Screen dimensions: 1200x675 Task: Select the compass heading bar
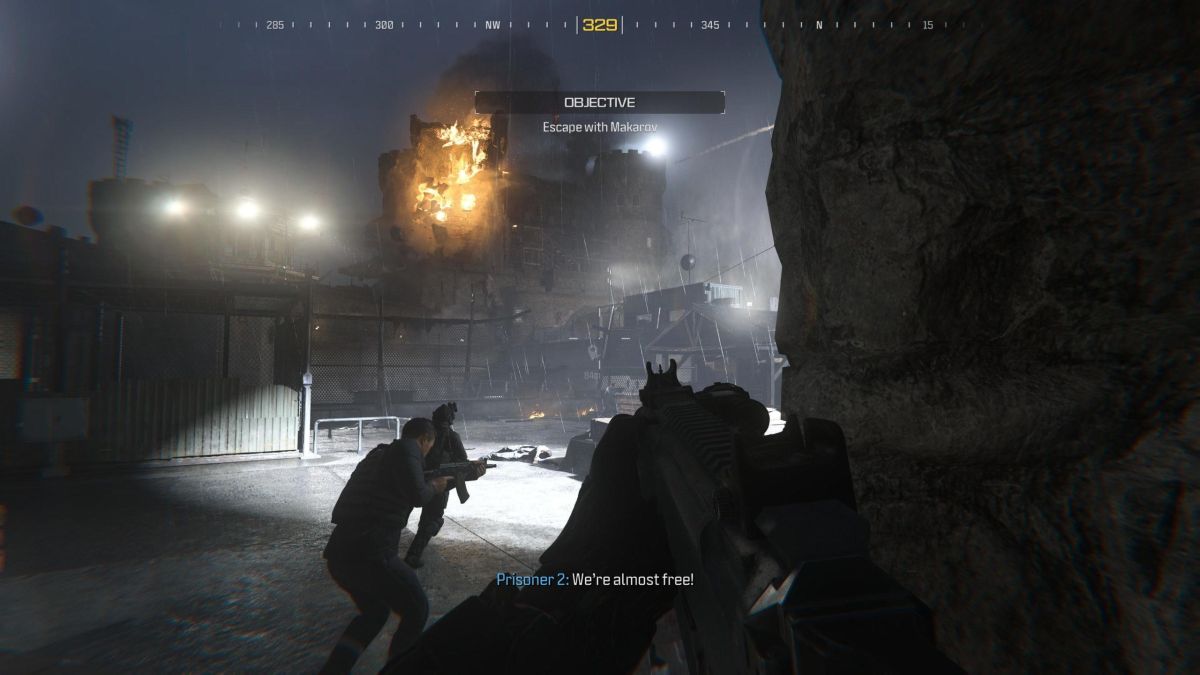point(599,25)
